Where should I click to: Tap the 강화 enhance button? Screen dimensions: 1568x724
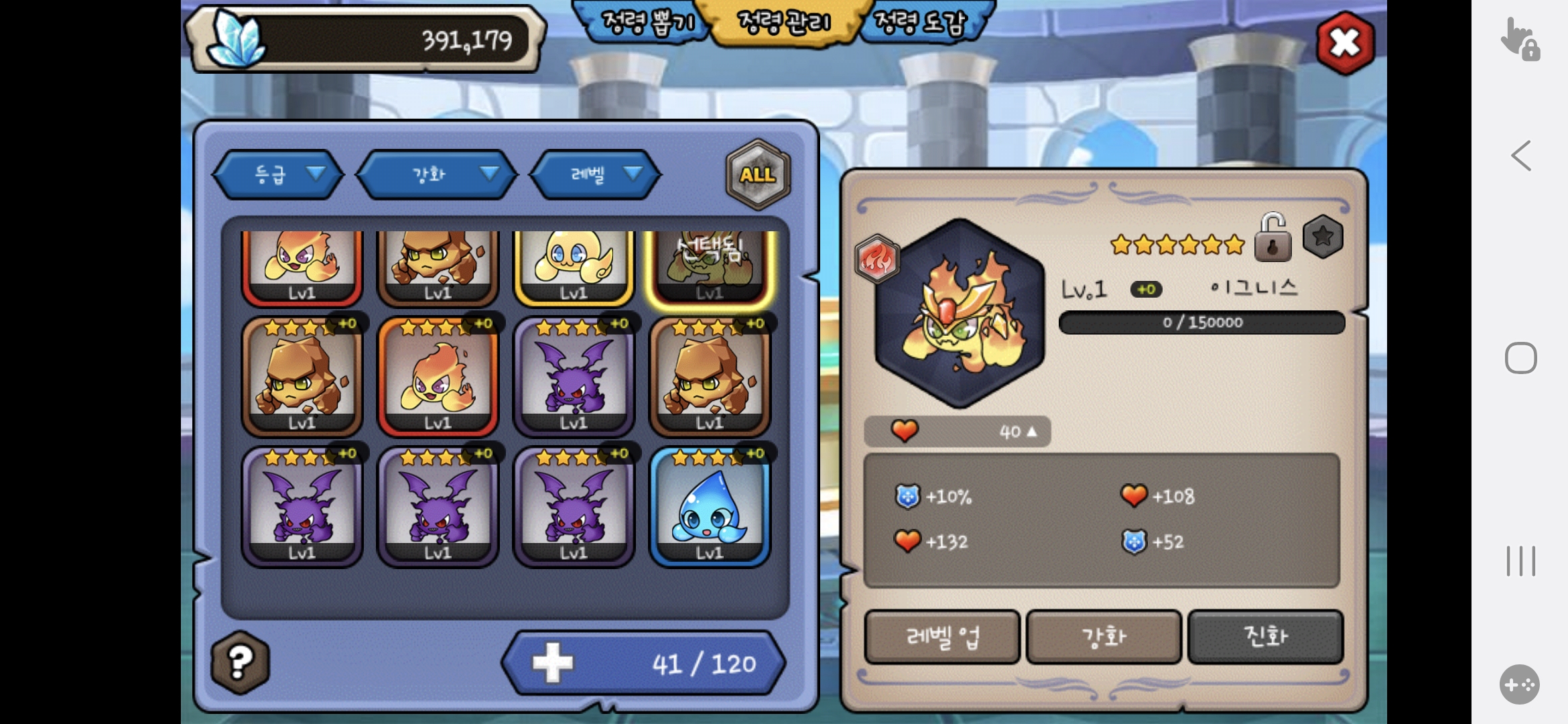click(x=1104, y=637)
